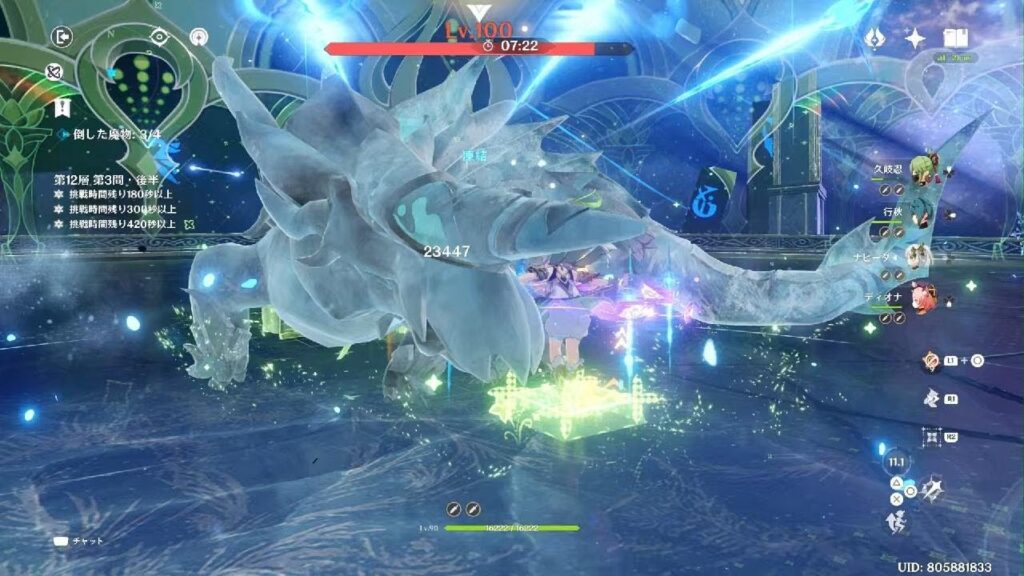Click the running figure sprint icon

(x=895, y=521)
